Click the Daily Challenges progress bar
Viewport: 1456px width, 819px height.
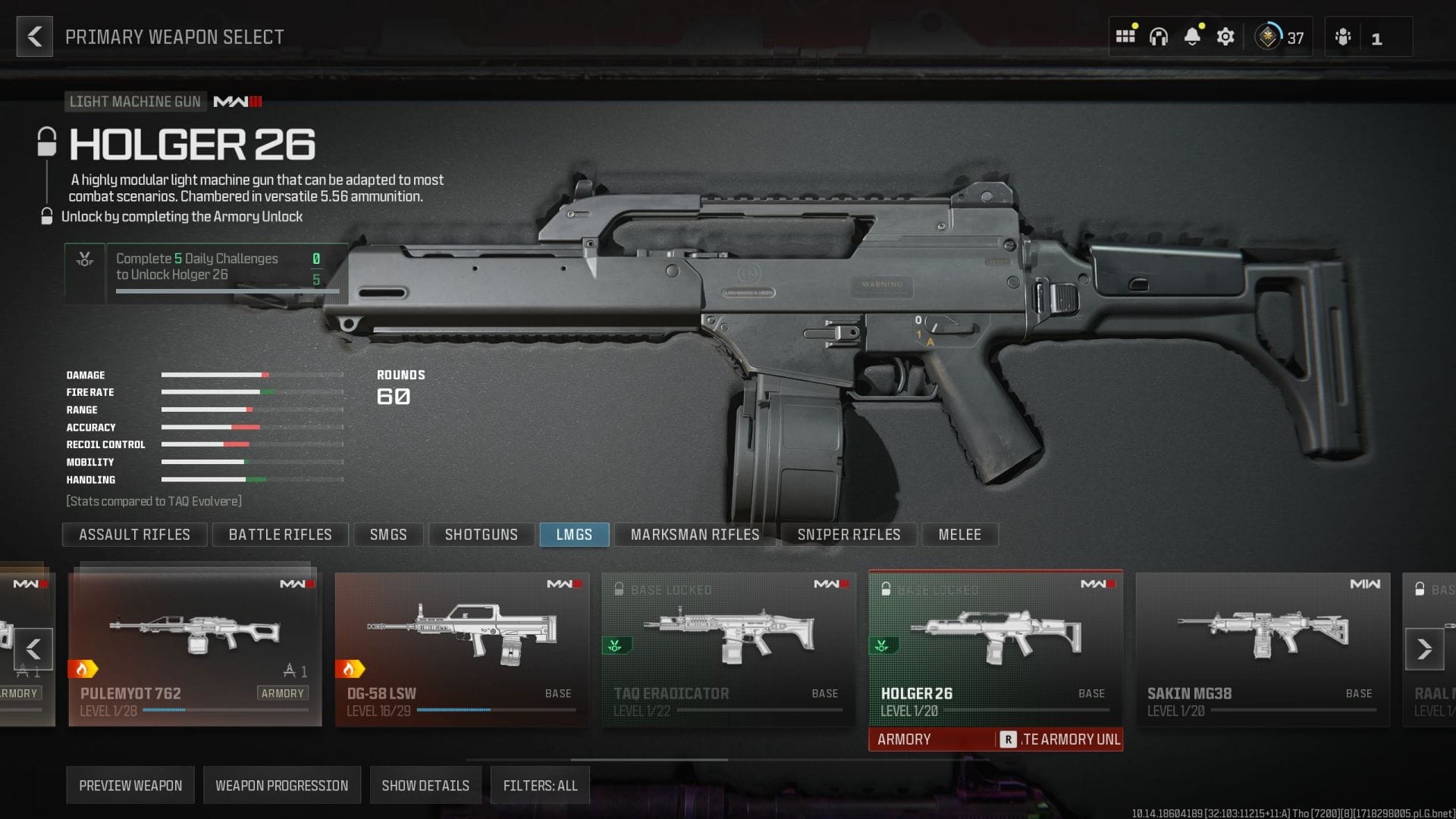point(226,289)
